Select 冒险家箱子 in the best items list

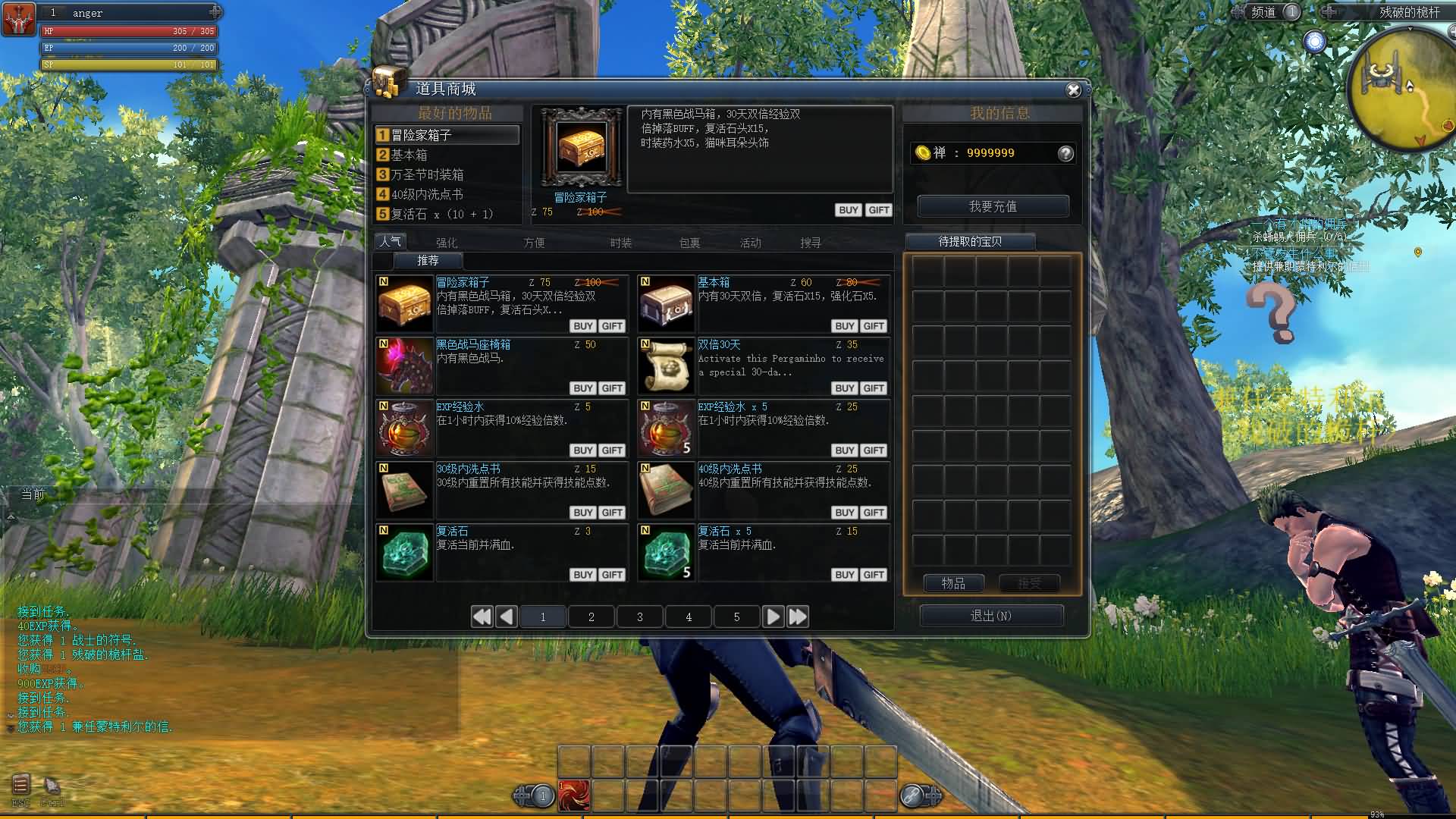pyautogui.click(x=447, y=135)
